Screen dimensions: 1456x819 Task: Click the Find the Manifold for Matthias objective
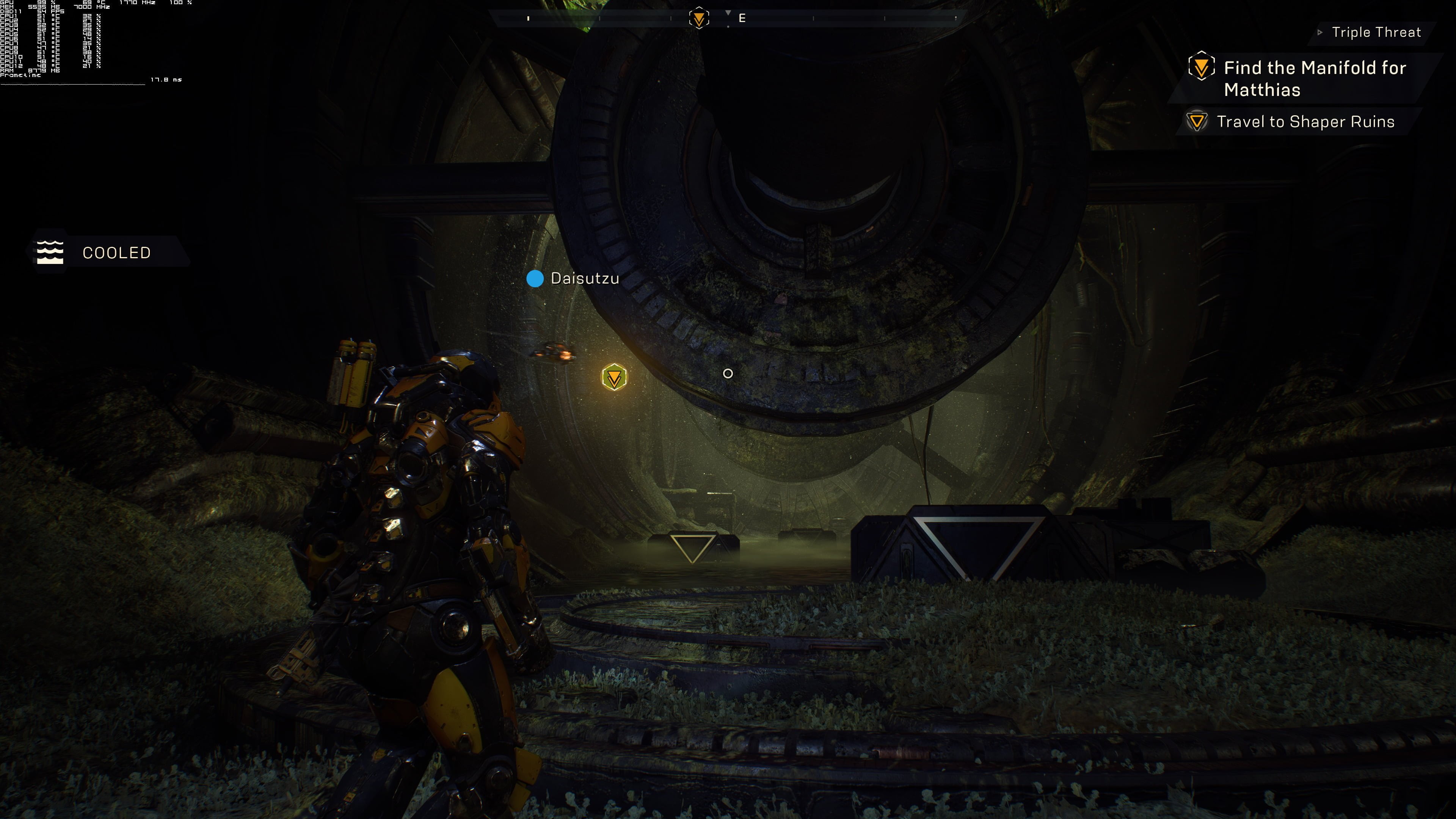coord(1314,78)
